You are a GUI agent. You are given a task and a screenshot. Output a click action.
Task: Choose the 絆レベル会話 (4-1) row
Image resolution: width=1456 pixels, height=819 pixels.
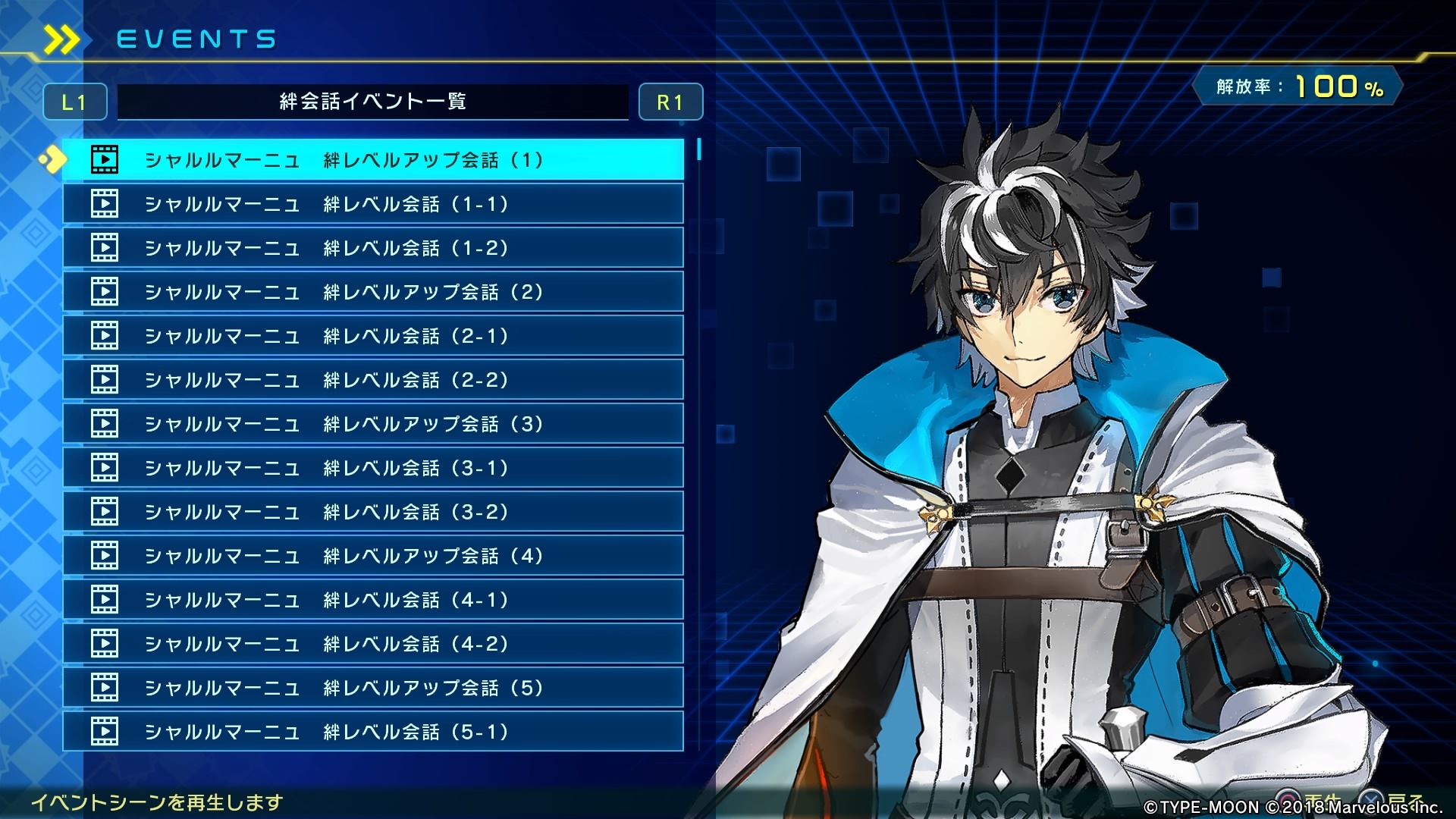[372, 600]
